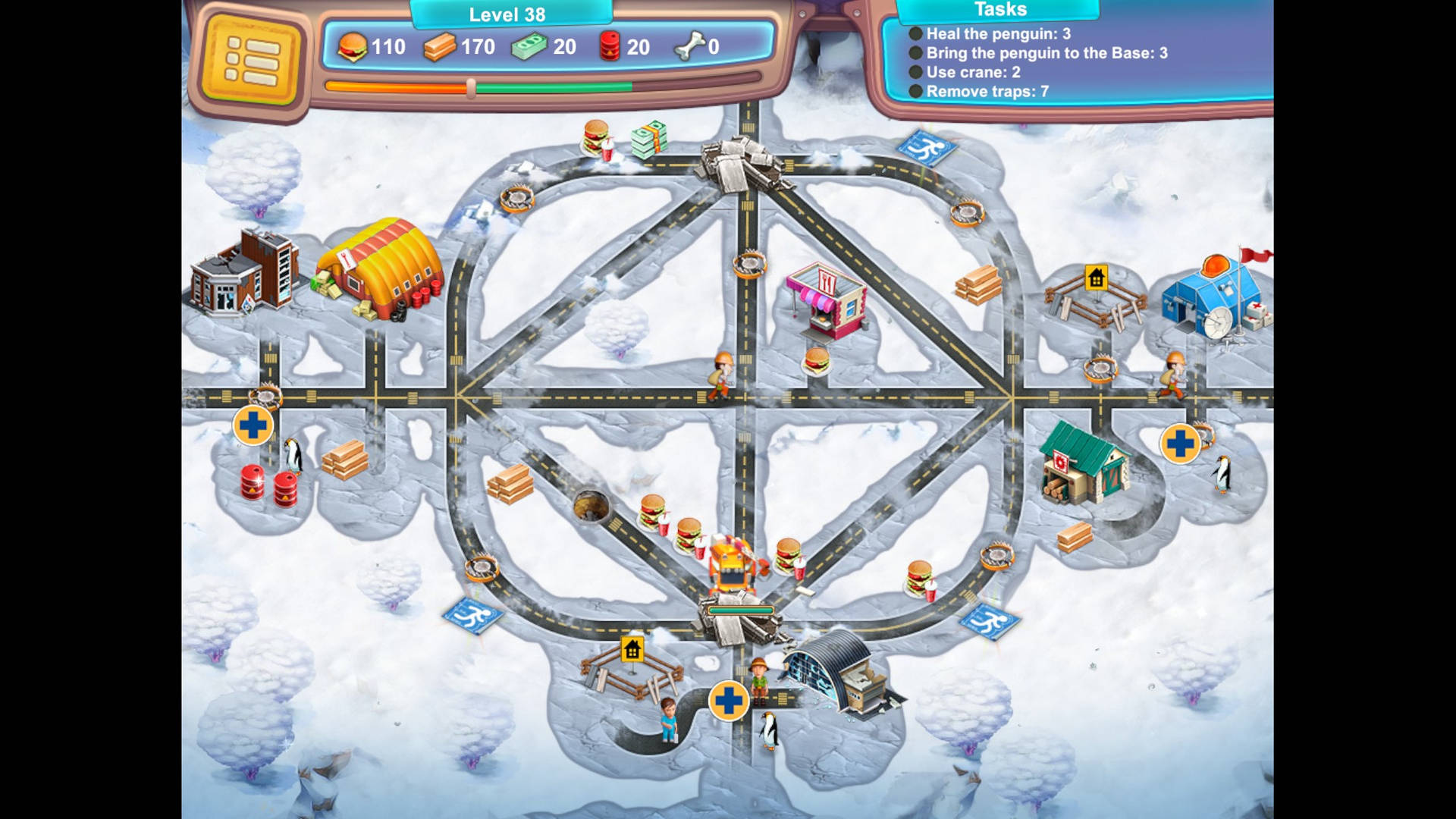This screenshot has height=819, width=1456.
Task: Click the task bullet beside Remove traps: 7
Action: [x=916, y=91]
